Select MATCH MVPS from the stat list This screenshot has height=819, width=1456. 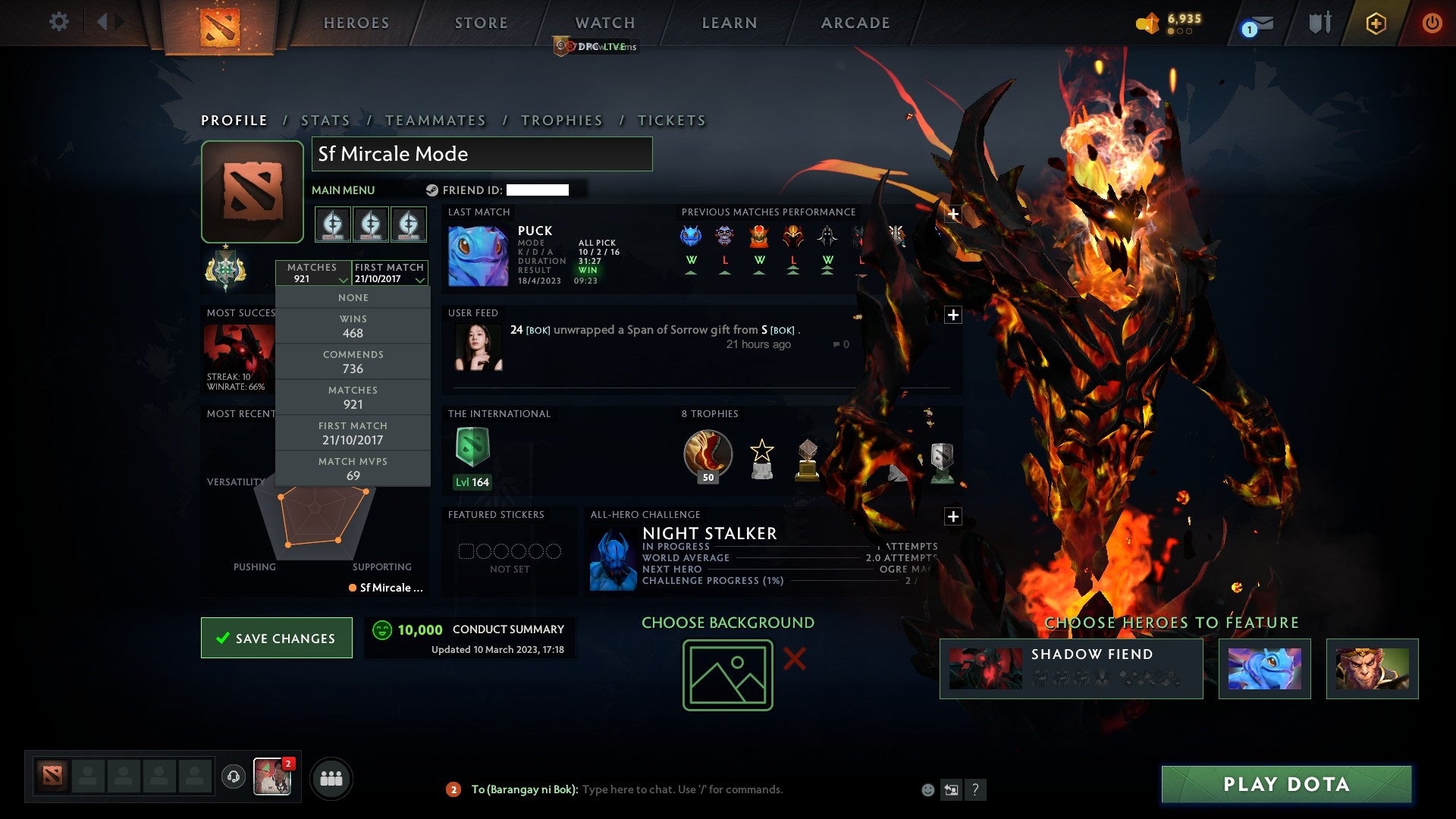(353, 469)
